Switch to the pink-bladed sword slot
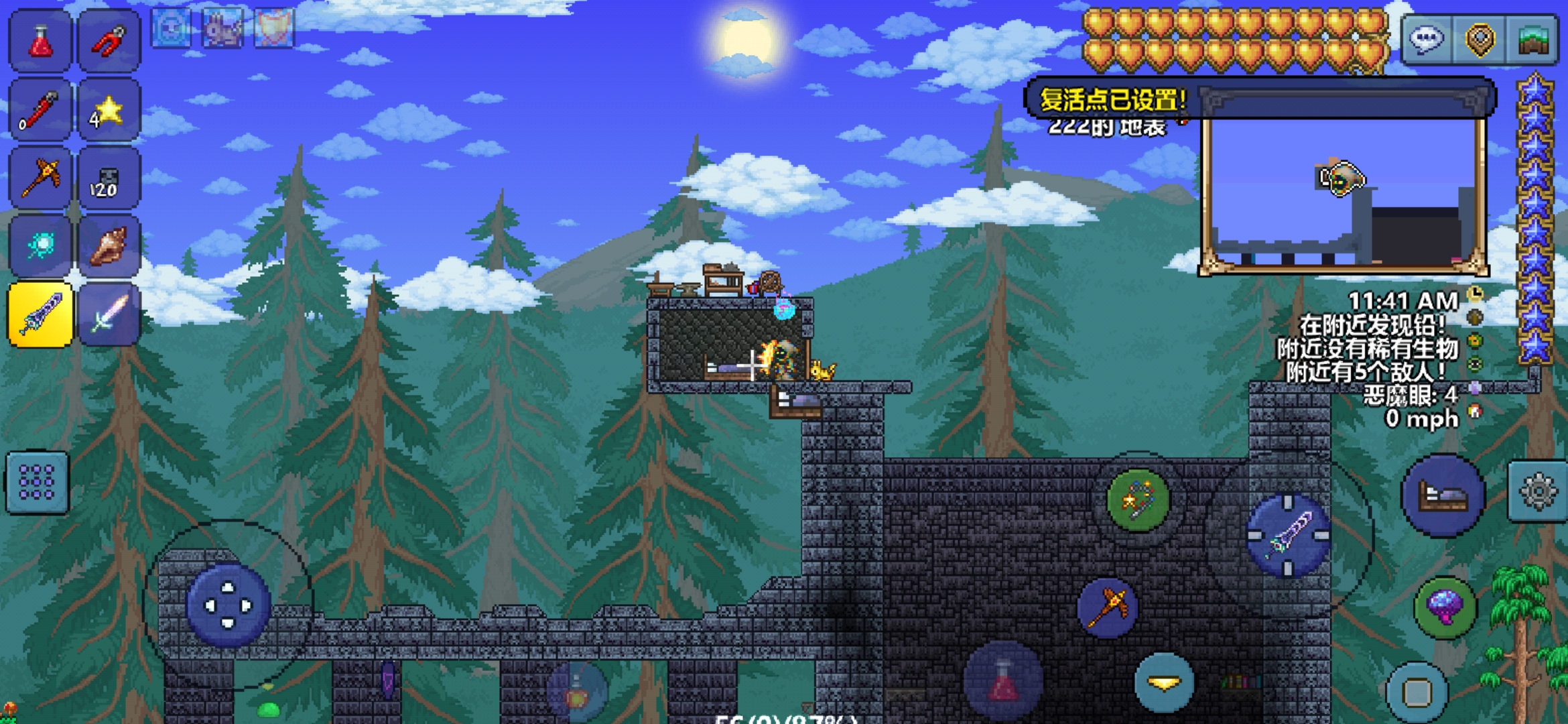Viewport: 1568px width, 724px height. [x=109, y=314]
